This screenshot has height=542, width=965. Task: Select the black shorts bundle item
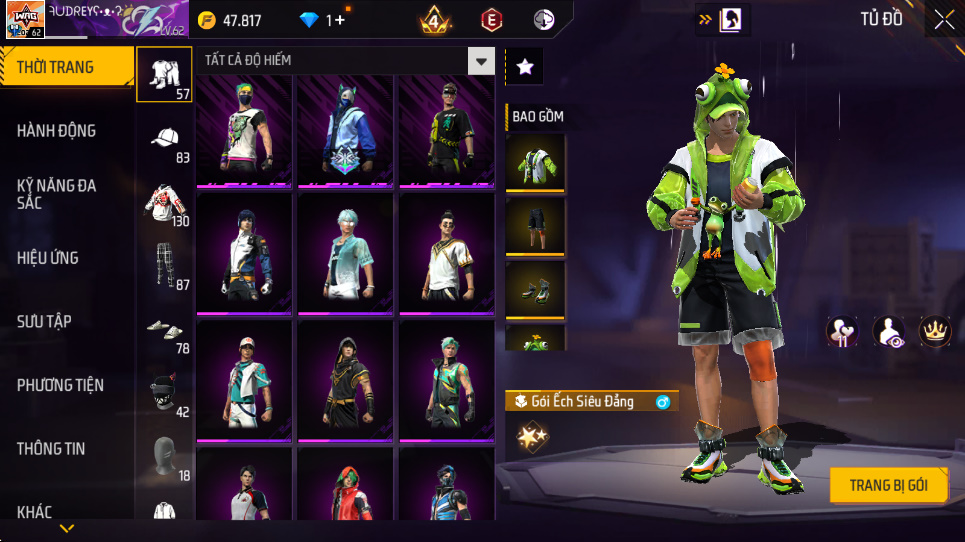(x=535, y=225)
